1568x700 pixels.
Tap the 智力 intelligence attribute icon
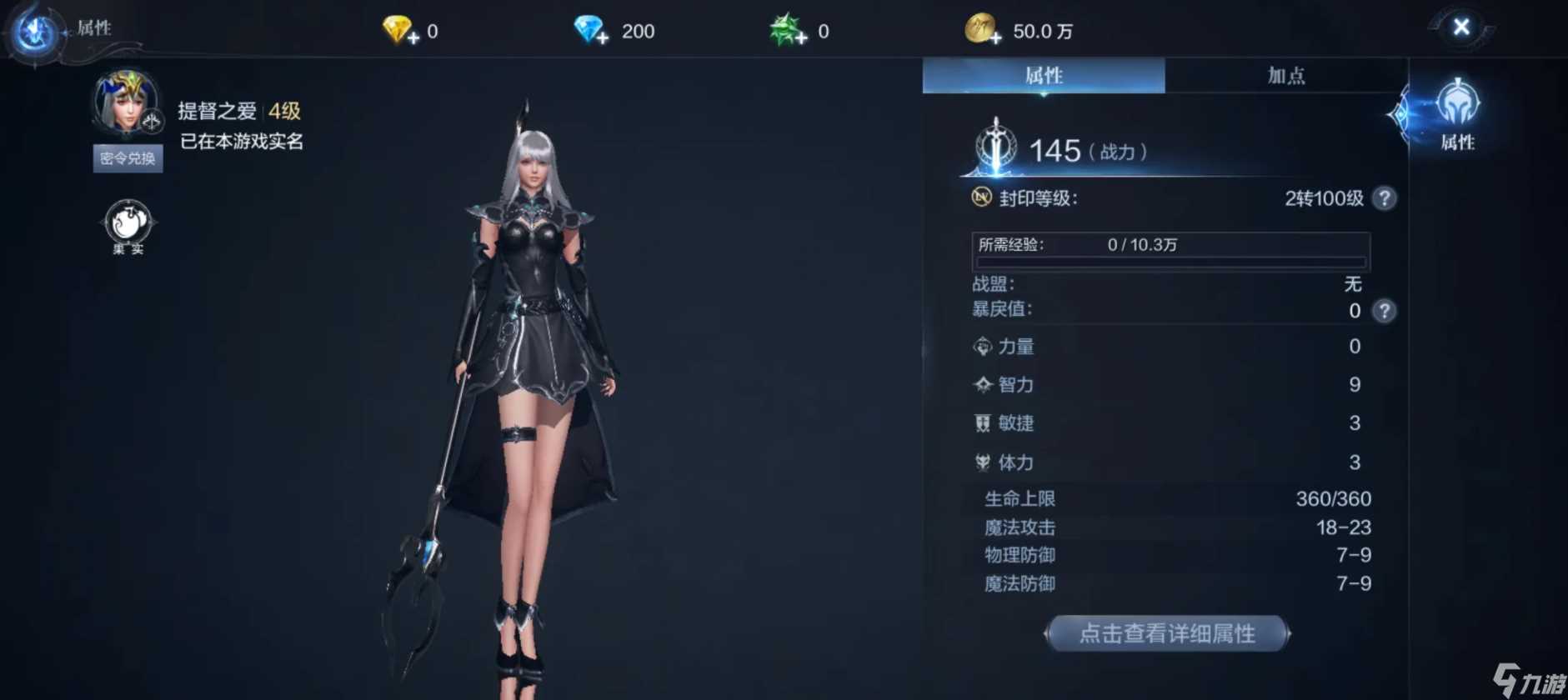981,385
